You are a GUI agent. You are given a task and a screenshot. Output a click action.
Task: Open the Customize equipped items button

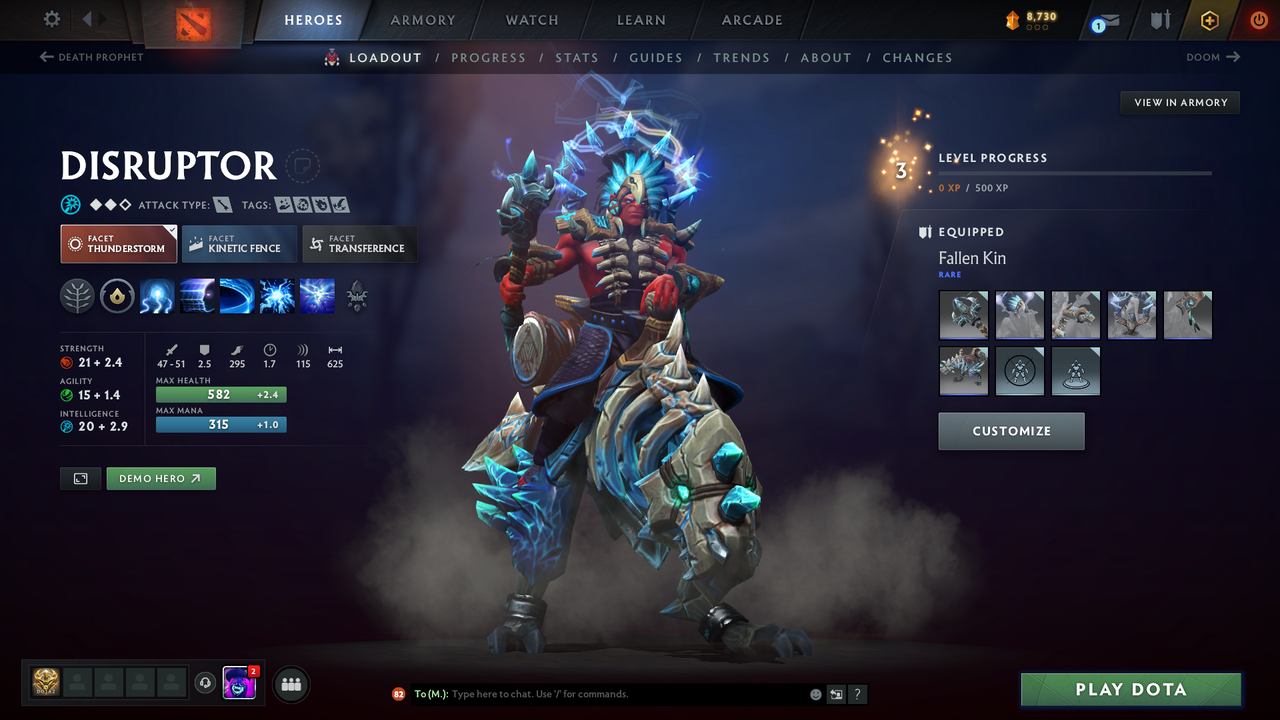pos(1011,431)
